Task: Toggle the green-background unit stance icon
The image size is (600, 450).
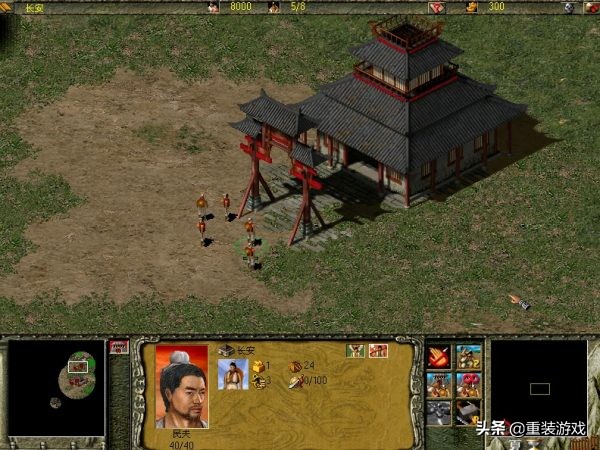Action: click(354, 350)
